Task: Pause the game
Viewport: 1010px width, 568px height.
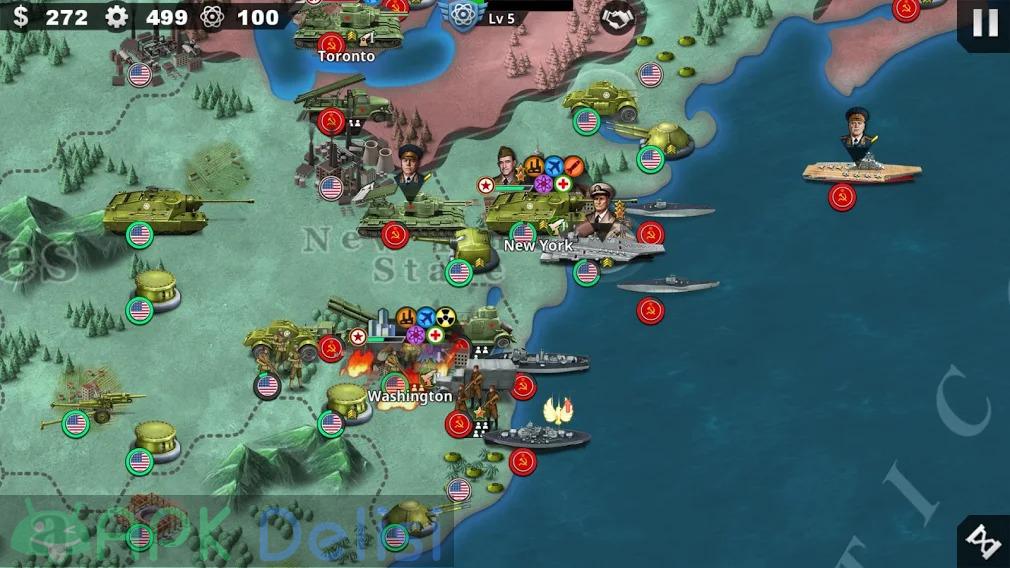Action: tap(984, 23)
